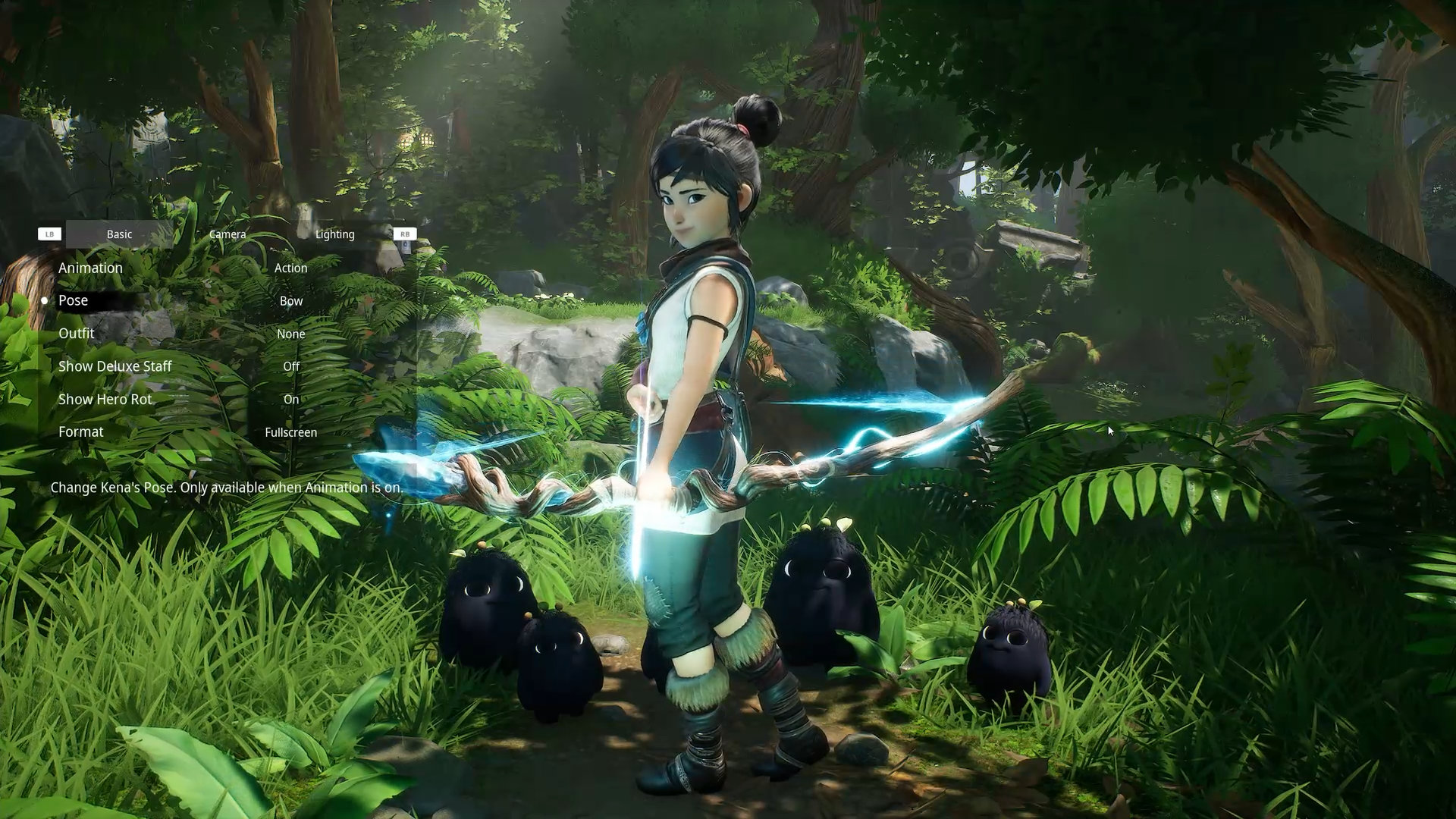The width and height of the screenshot is (1456, 819).
Task: Change Format using arrow right of Fullscreen
Action: click(369, 432)
